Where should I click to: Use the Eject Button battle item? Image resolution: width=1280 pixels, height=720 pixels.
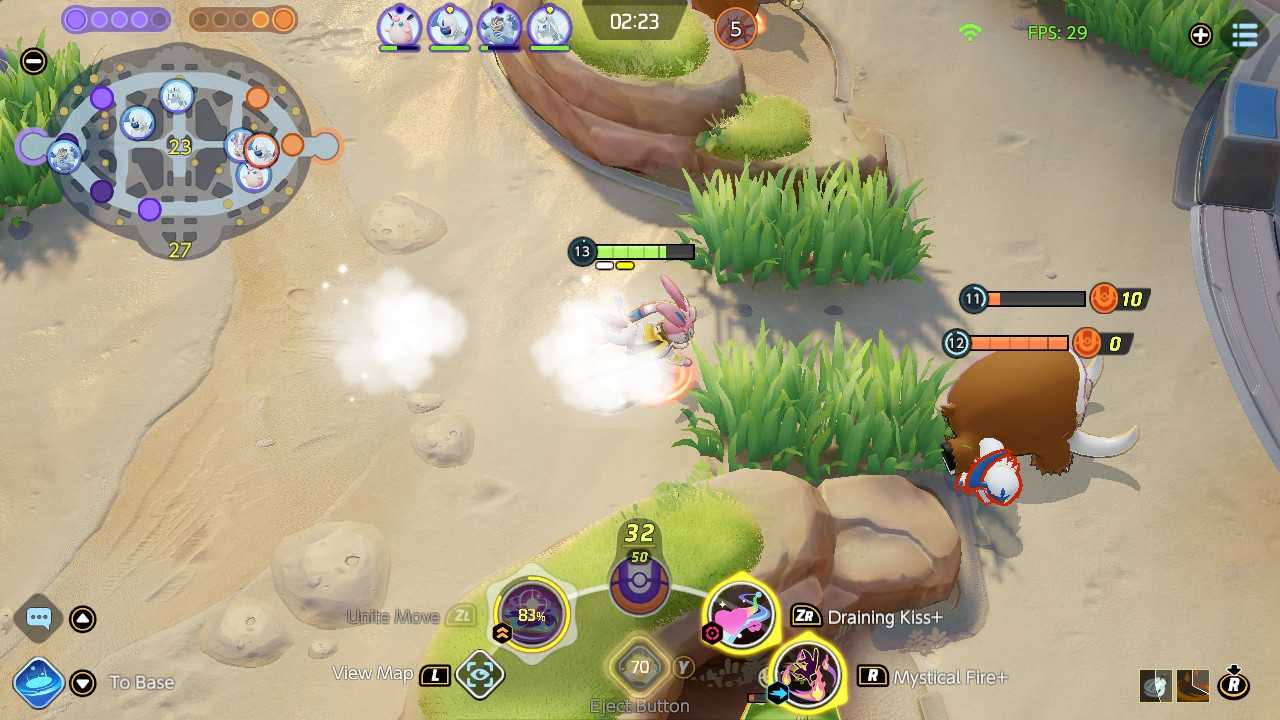point(640,667)
